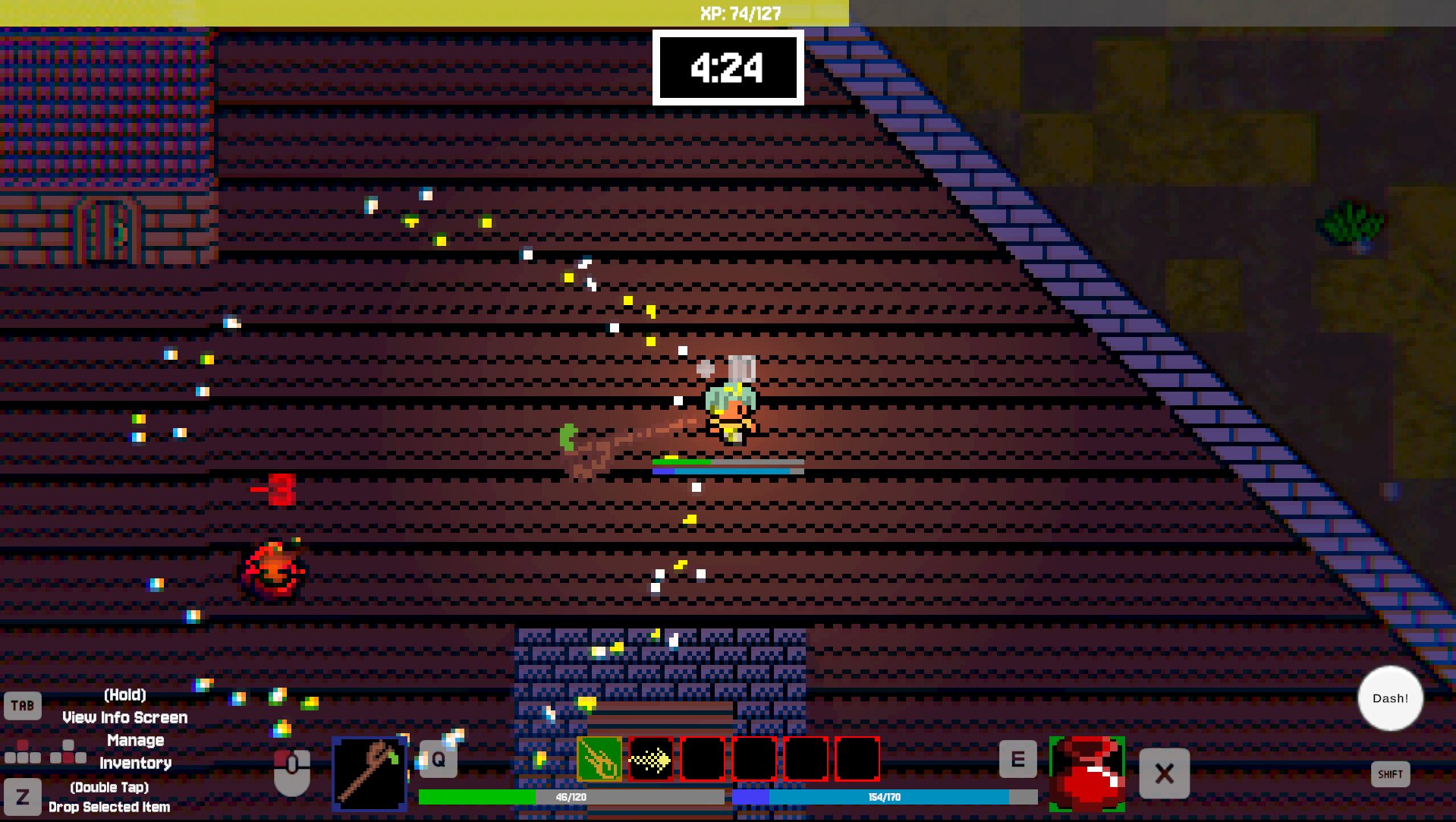The height and width of the screenshot is (822, 1456).
Task: Use the red potion item slot
Action: click(x=1086, y=773)
